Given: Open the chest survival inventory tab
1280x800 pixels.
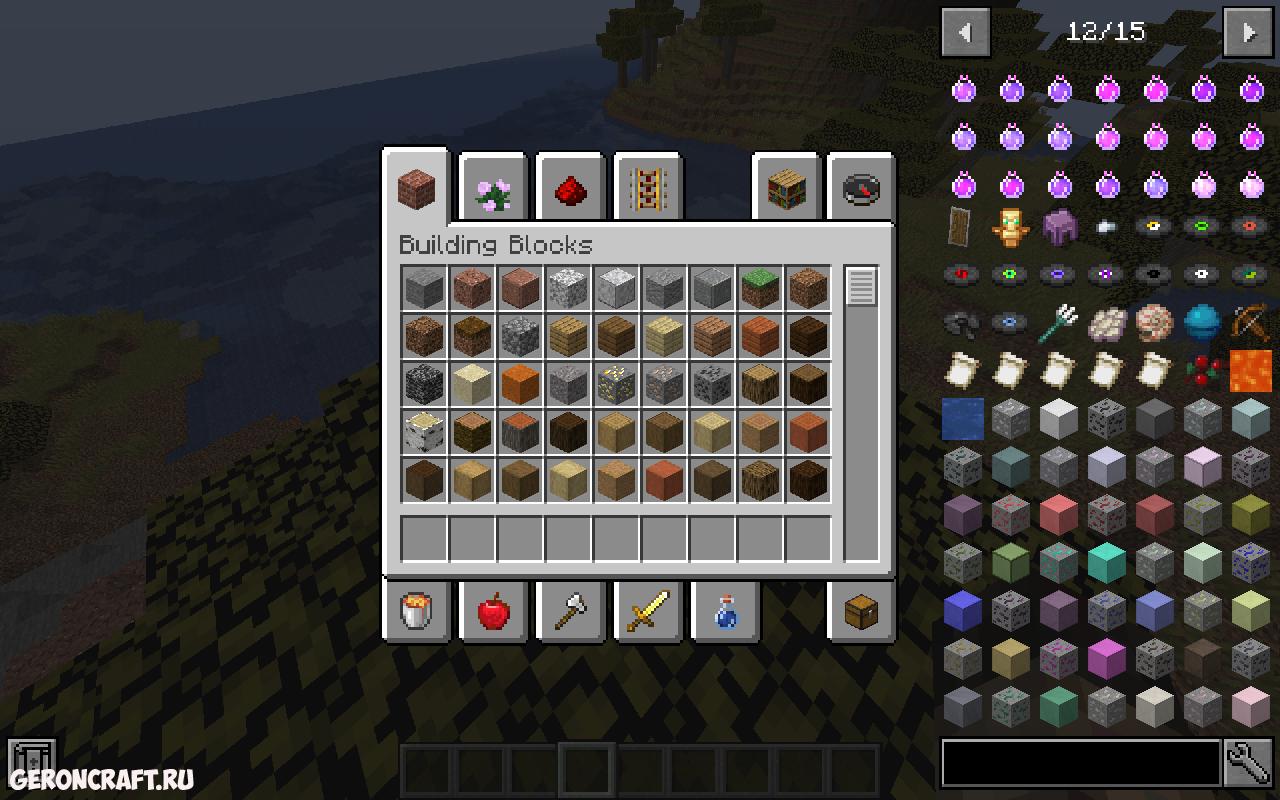Looking at the screenshot, I should [862, 610].
